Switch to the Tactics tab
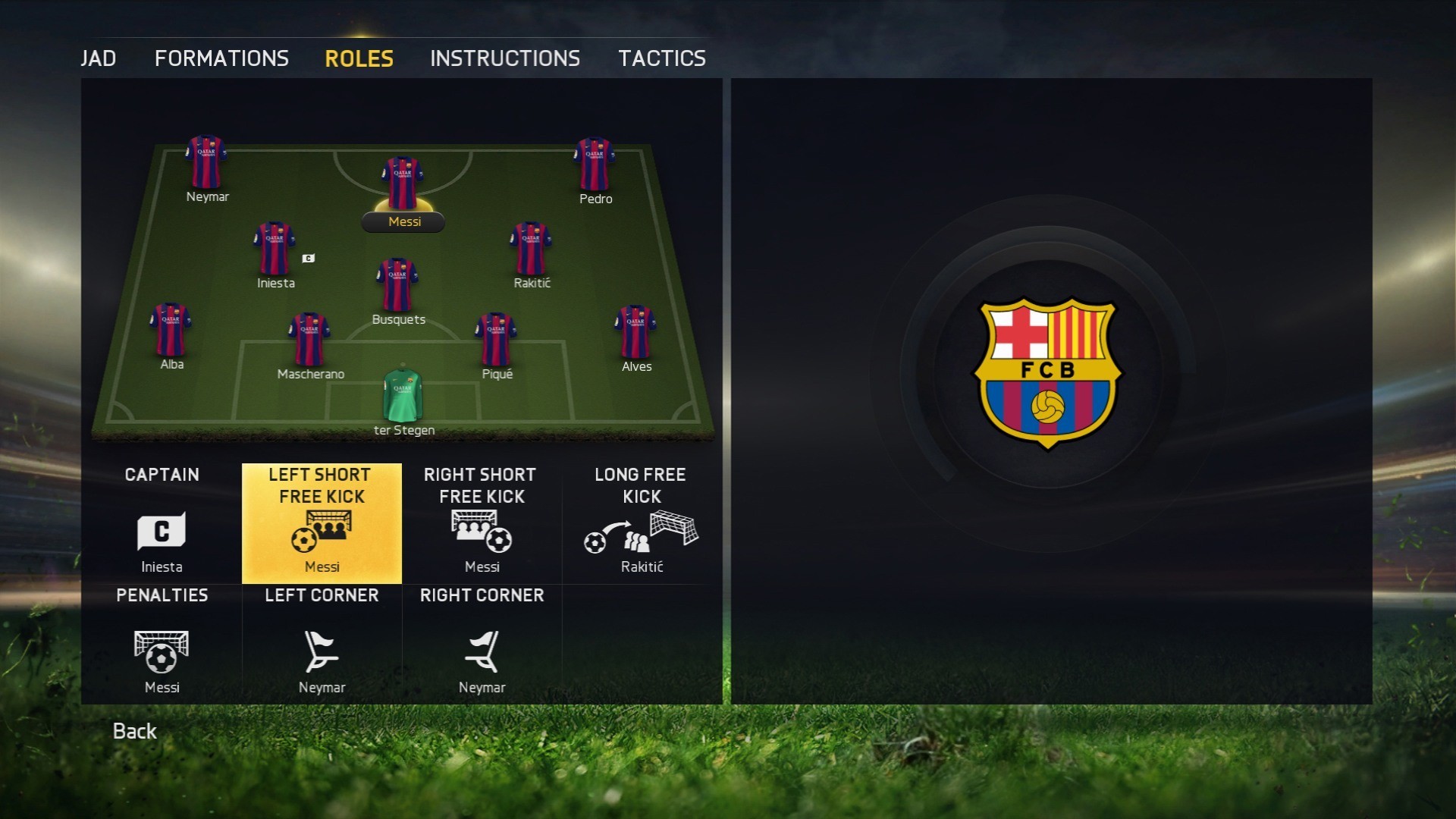Image resolution: width=1456 pixels, height=819 pixels. coord(662,58)
